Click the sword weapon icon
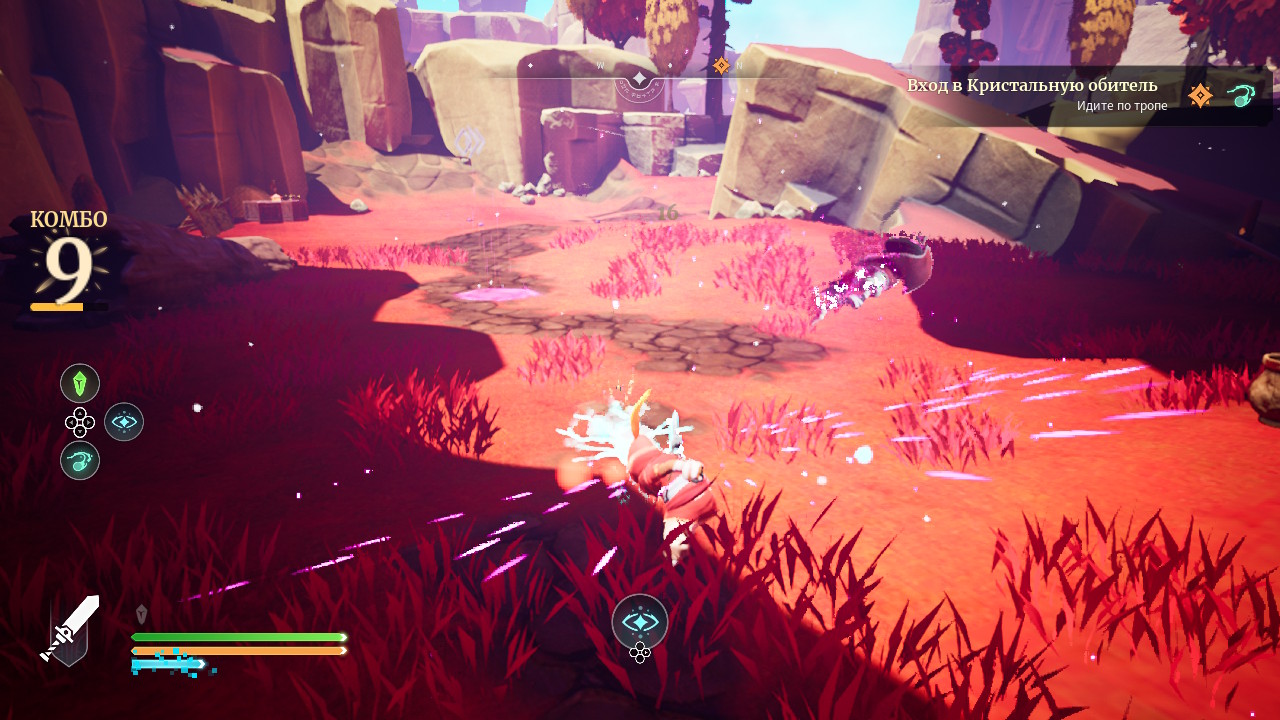The width and height of the screenshot is (1280, 720). pos(69,630)
